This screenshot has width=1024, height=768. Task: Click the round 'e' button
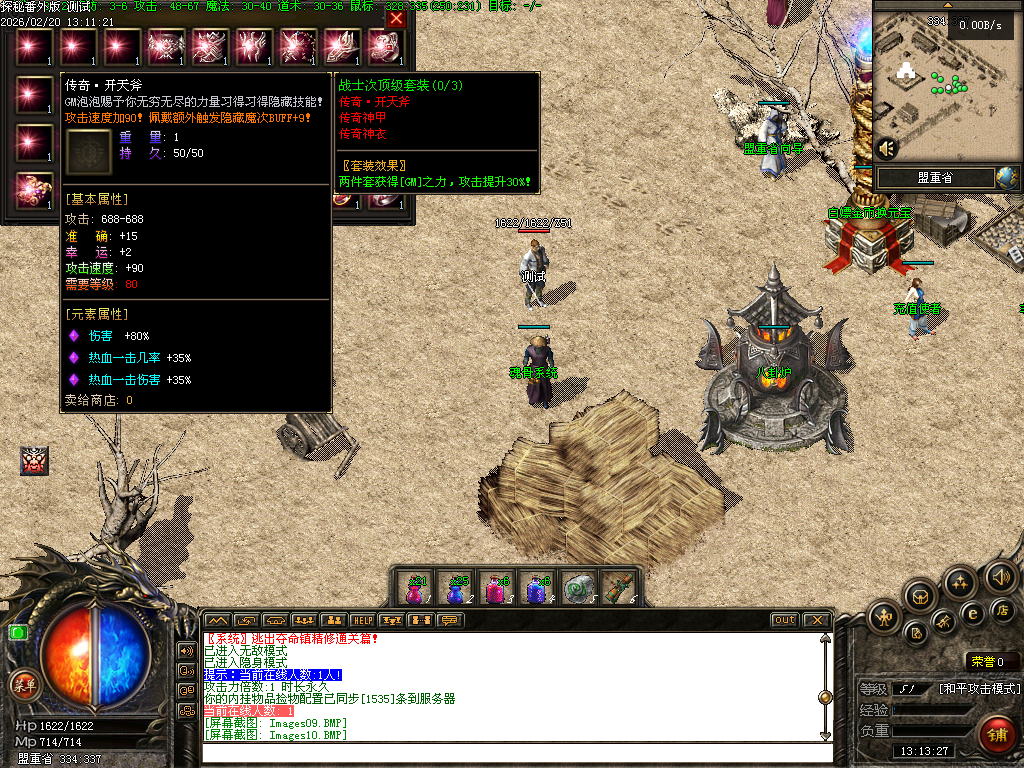tap(971, 613)
